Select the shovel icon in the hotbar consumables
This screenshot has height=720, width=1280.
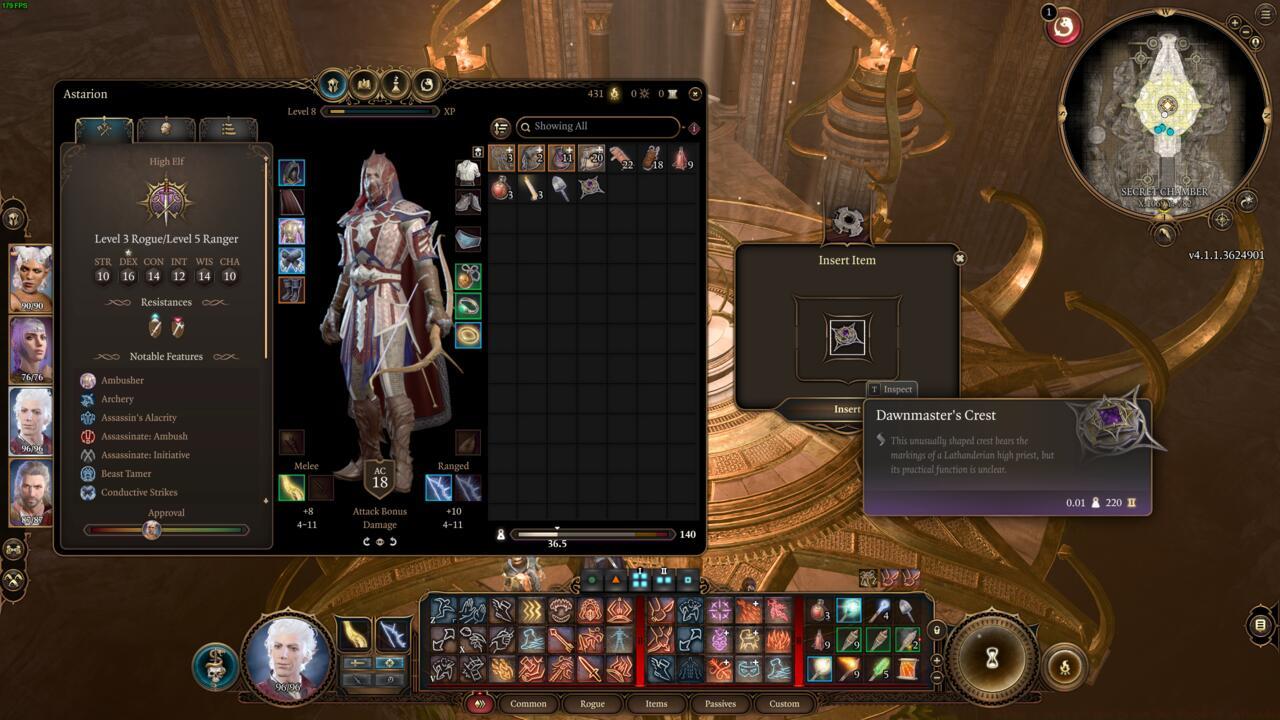906,609
